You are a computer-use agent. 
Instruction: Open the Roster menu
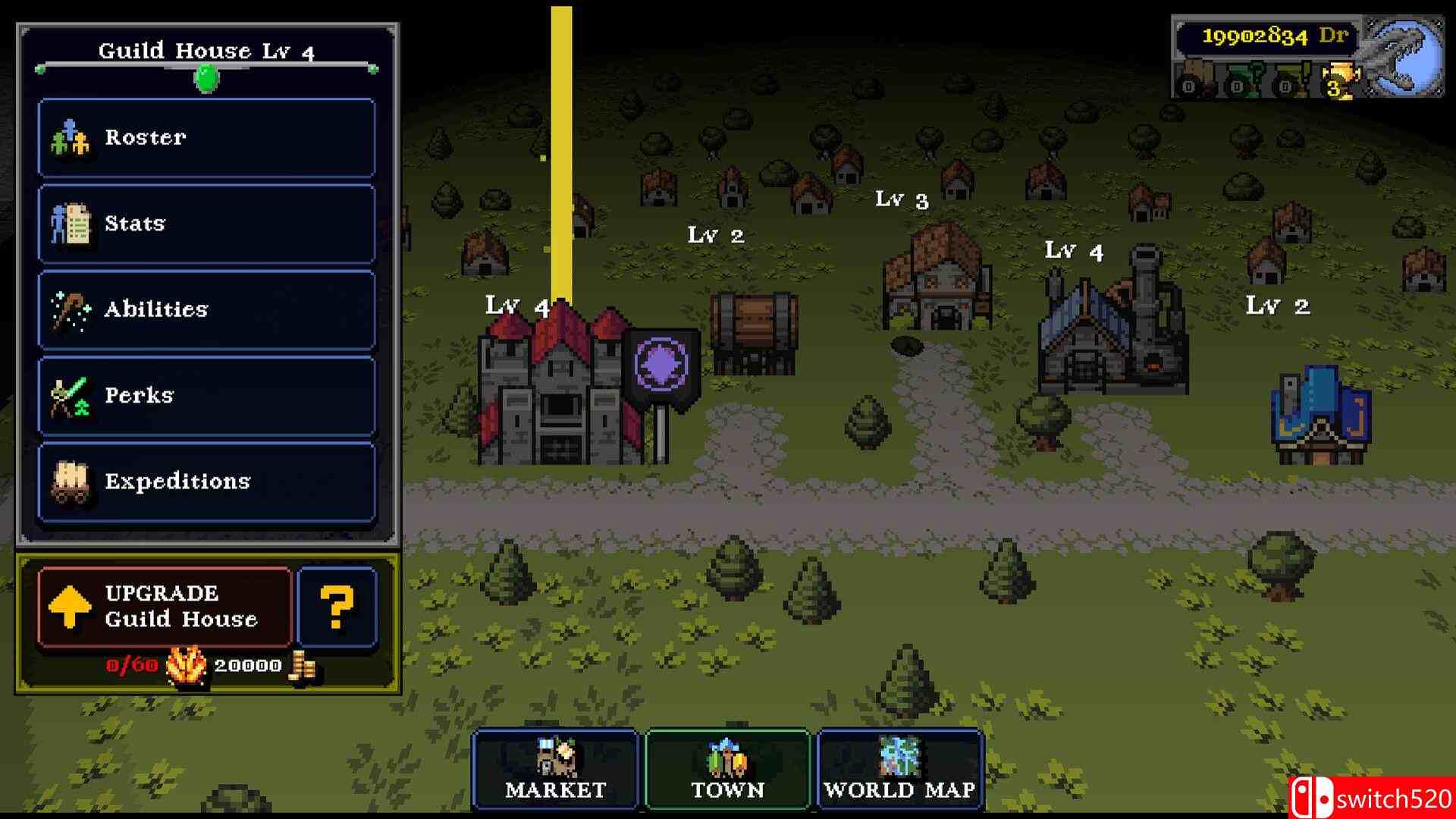[206, 137]
